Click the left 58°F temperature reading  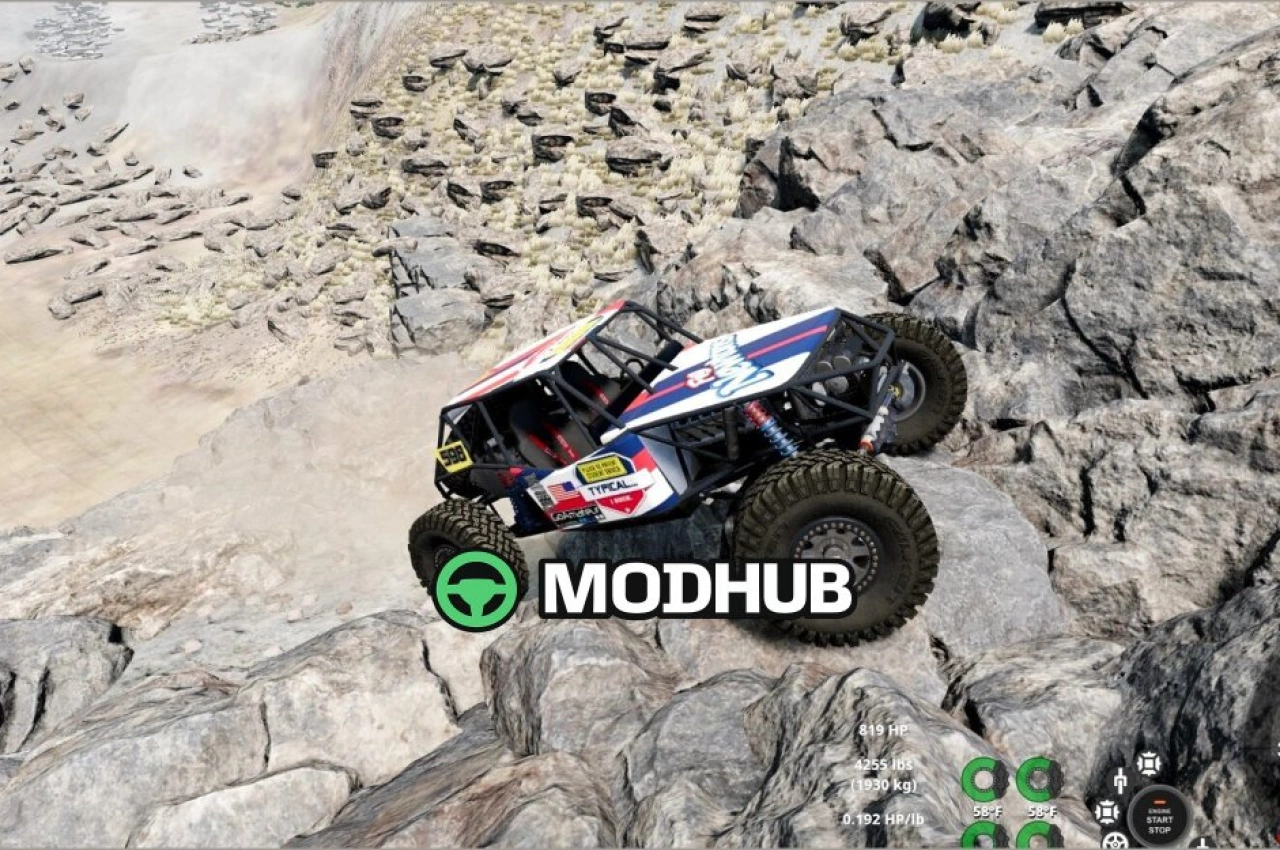pos(987,810)
